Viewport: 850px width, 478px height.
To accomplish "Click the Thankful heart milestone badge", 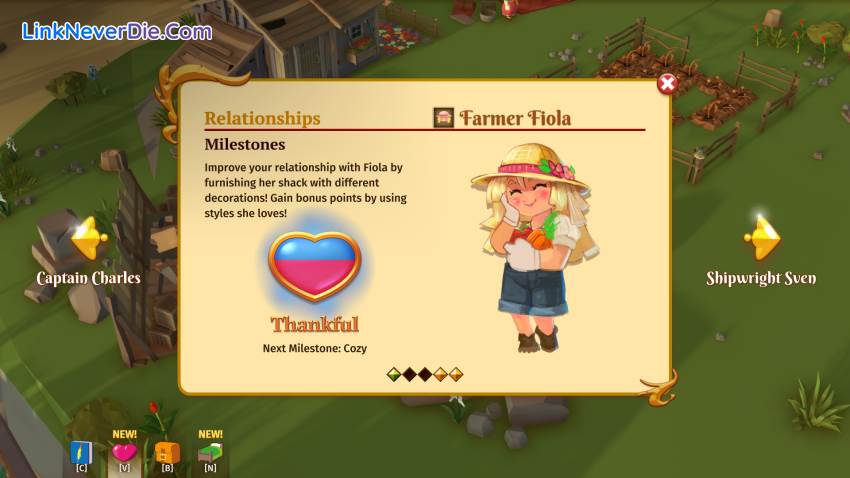I will pos(314,265).
